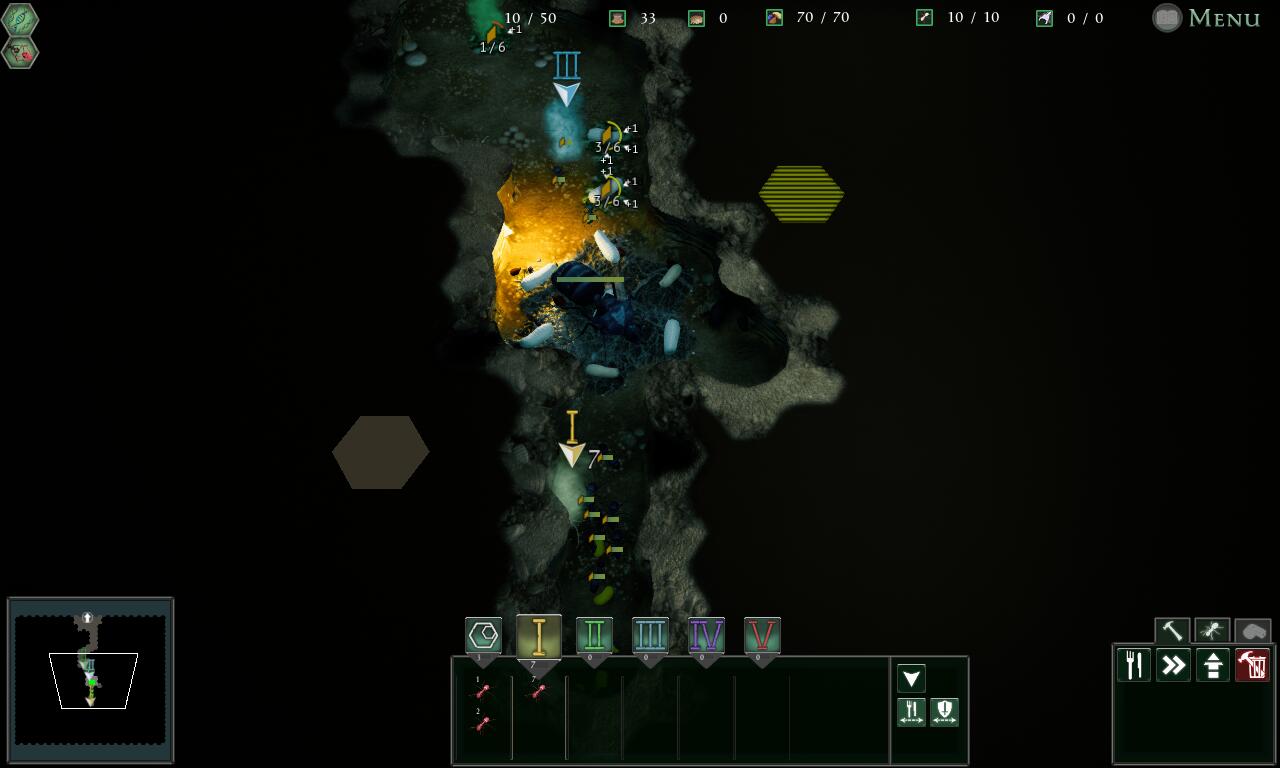Select the upward arrow upgrade option
The width and height of the screenshot is (1280, 768).
(1213, 665)
